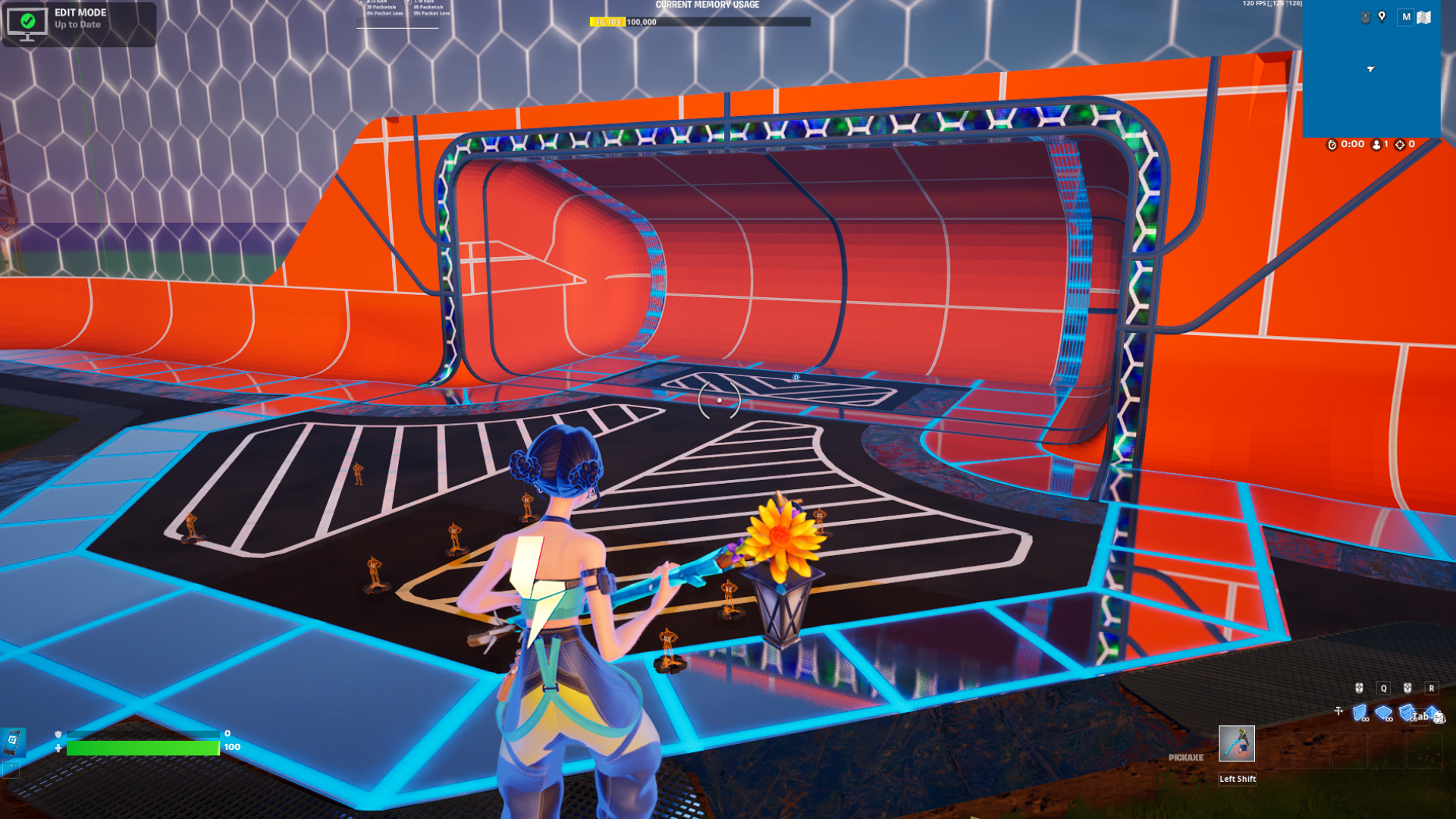Click the eliminations crosshair icon under the minimap
This screenshot has width=1456, height=819.
point(1401,144)
